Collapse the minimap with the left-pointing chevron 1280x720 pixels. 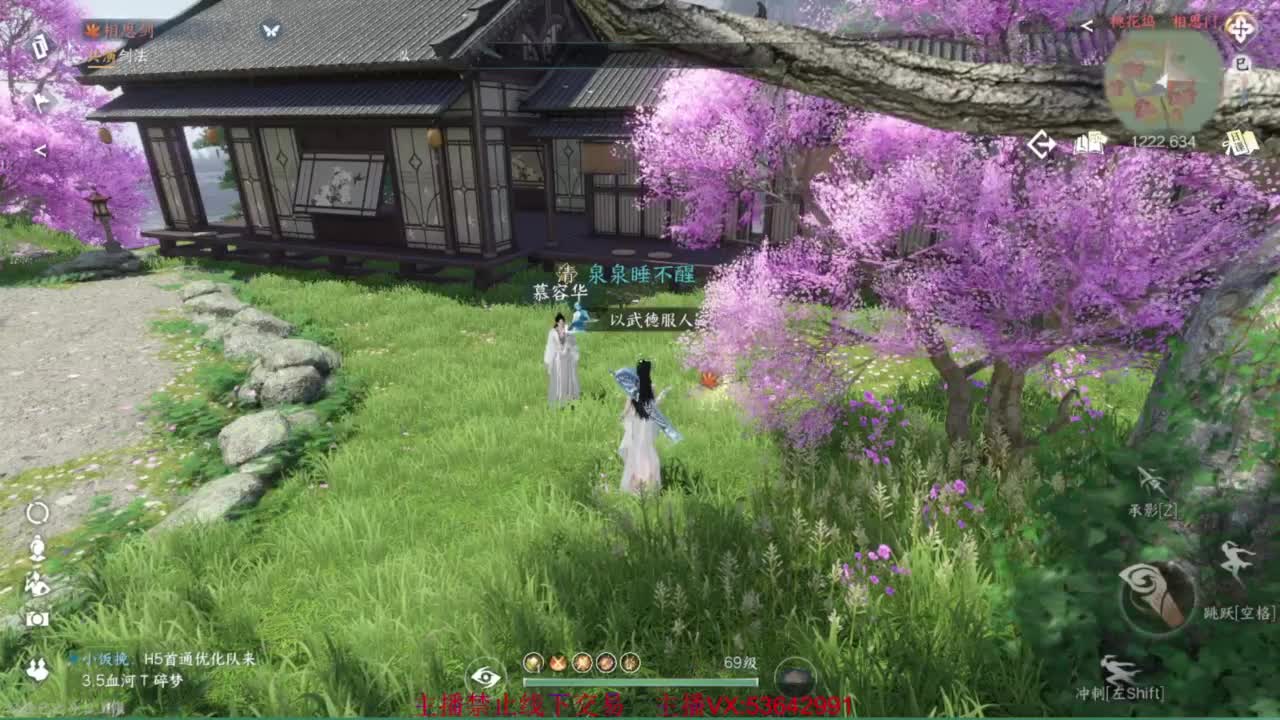(1086, 25)
